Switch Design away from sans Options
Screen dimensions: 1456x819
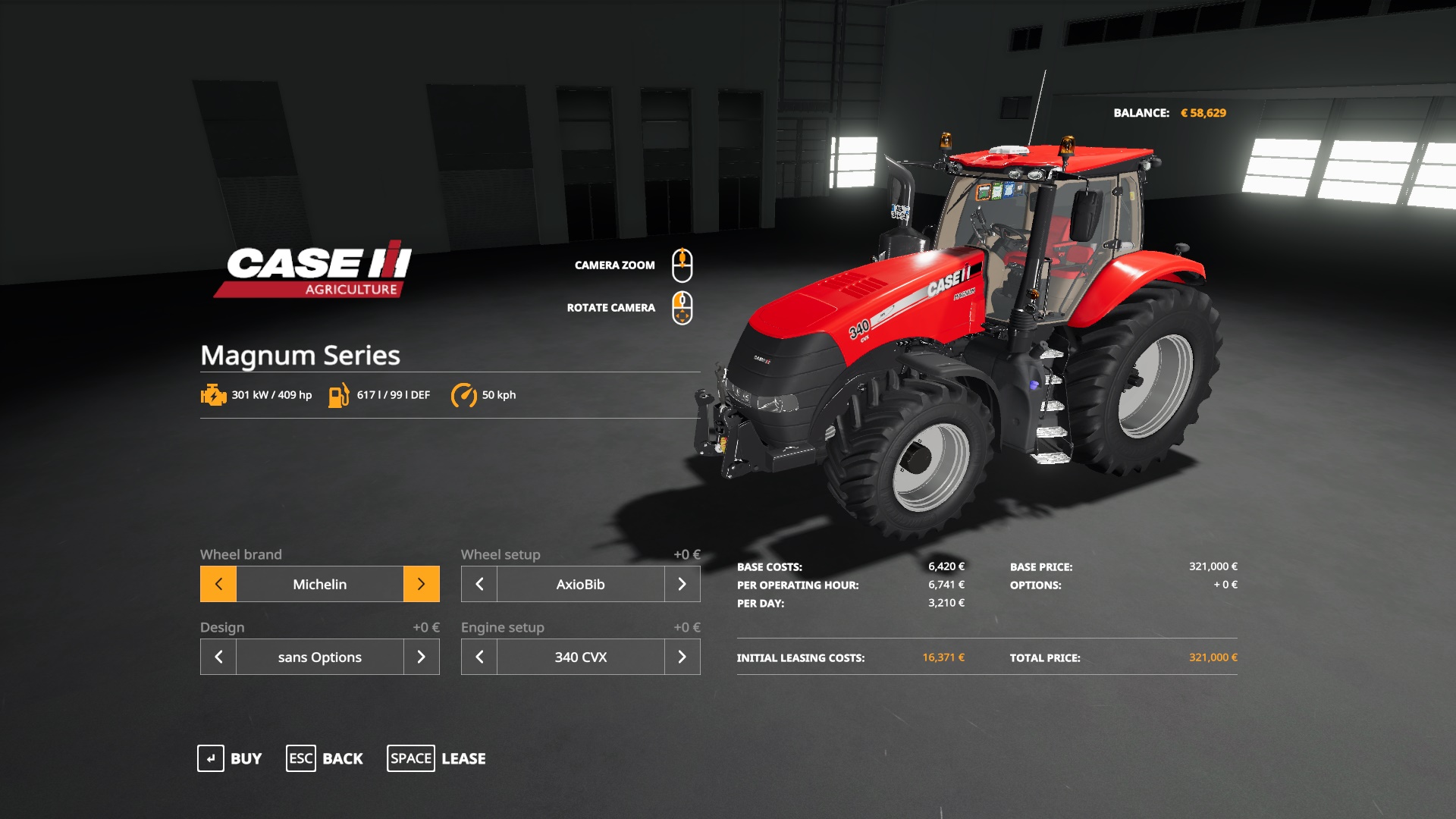[422, 657]
